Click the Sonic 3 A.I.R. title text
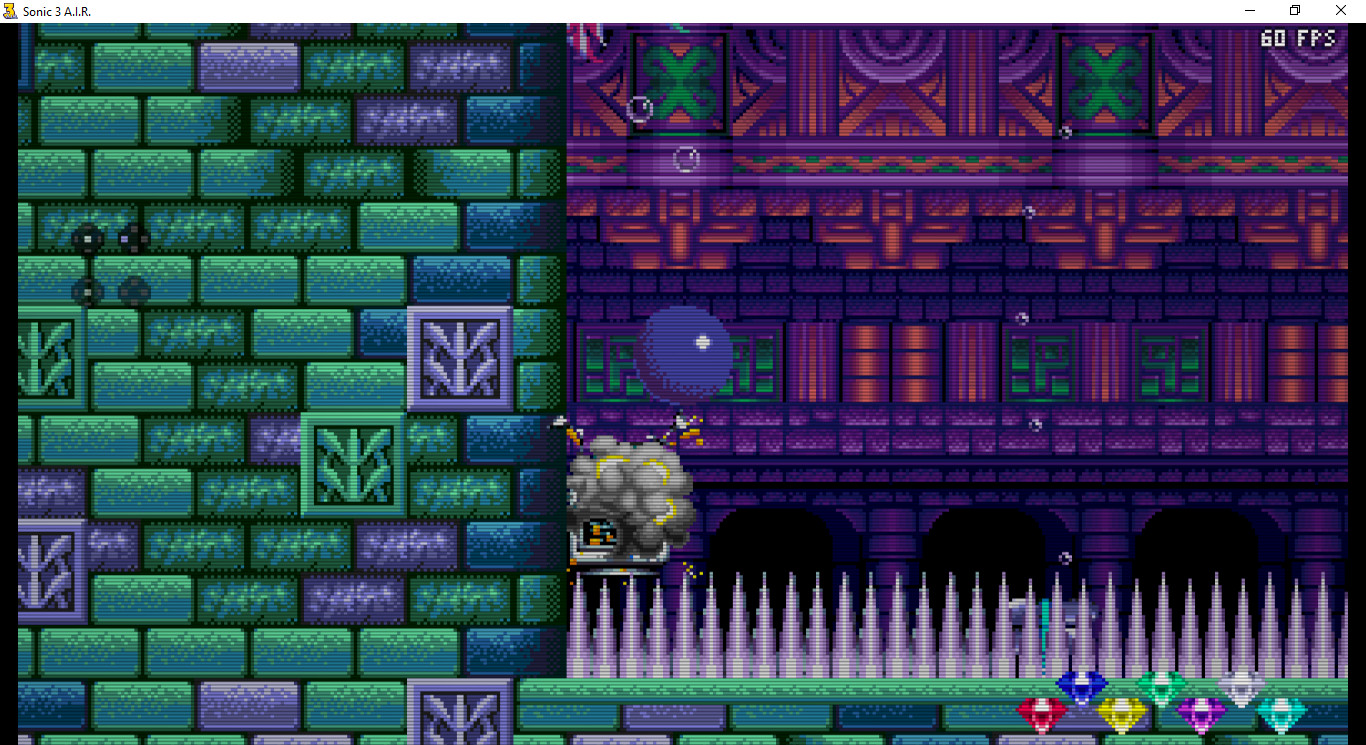Viewport: 1366px width, 745px height. [x=55, y=10]
